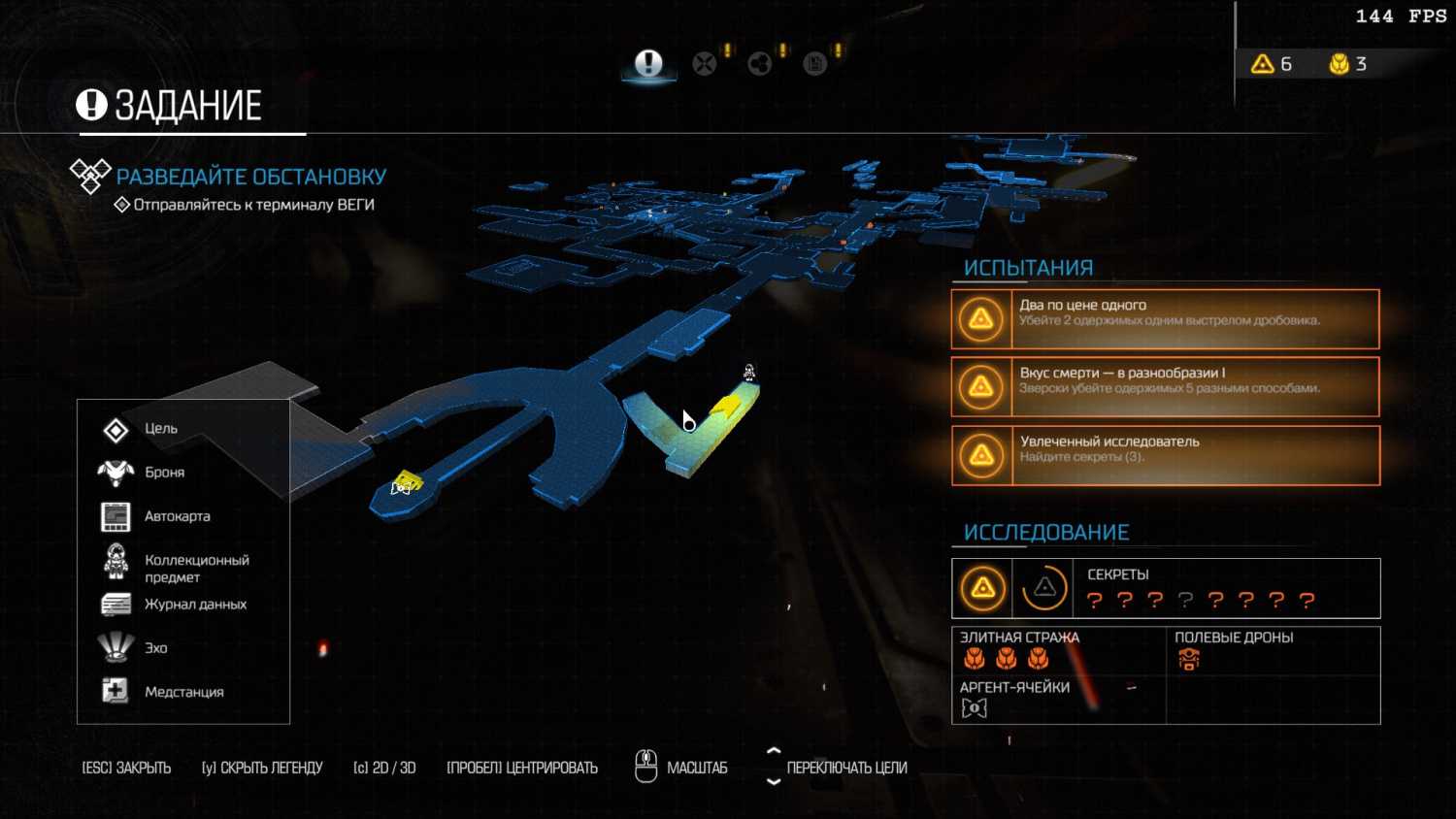The image size is (1456, 819).
Task: Choose the 'Вкус смерти — в разнообразии I' challenge
Action: coord(1166,387)
